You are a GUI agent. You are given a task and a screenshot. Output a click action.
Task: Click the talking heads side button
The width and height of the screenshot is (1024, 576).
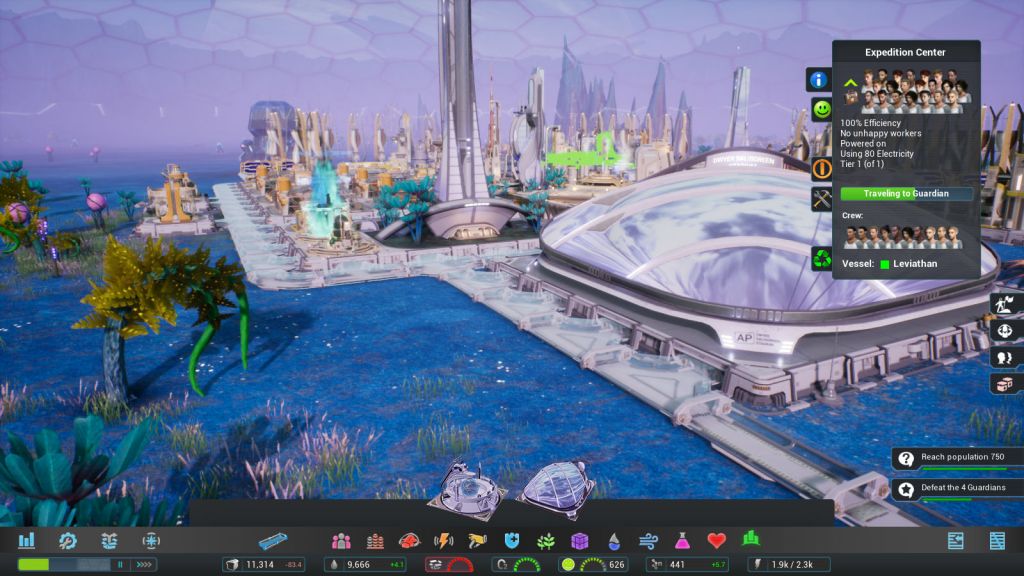(1003, 357)
